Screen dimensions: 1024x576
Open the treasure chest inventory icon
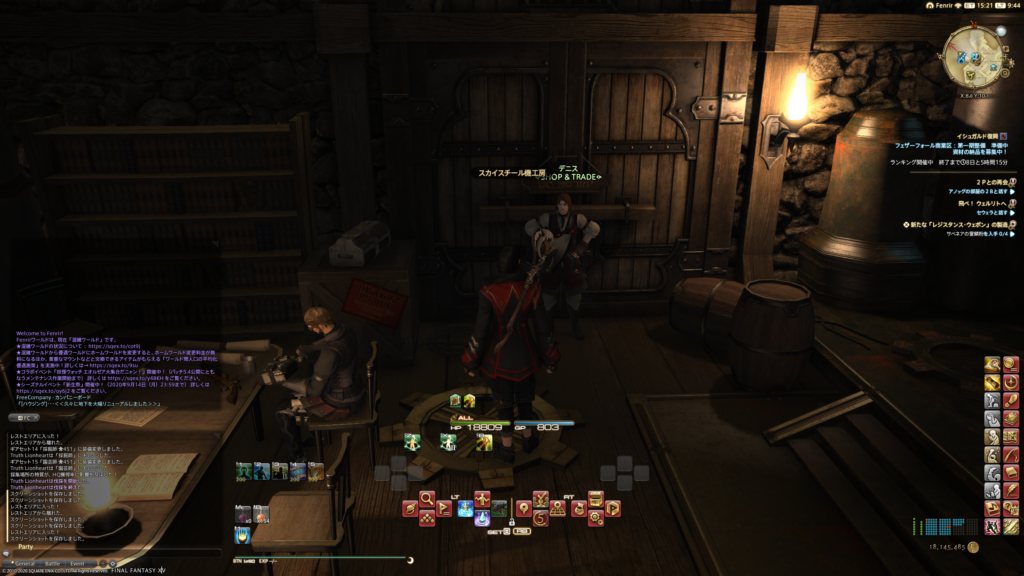coord(595,497)
